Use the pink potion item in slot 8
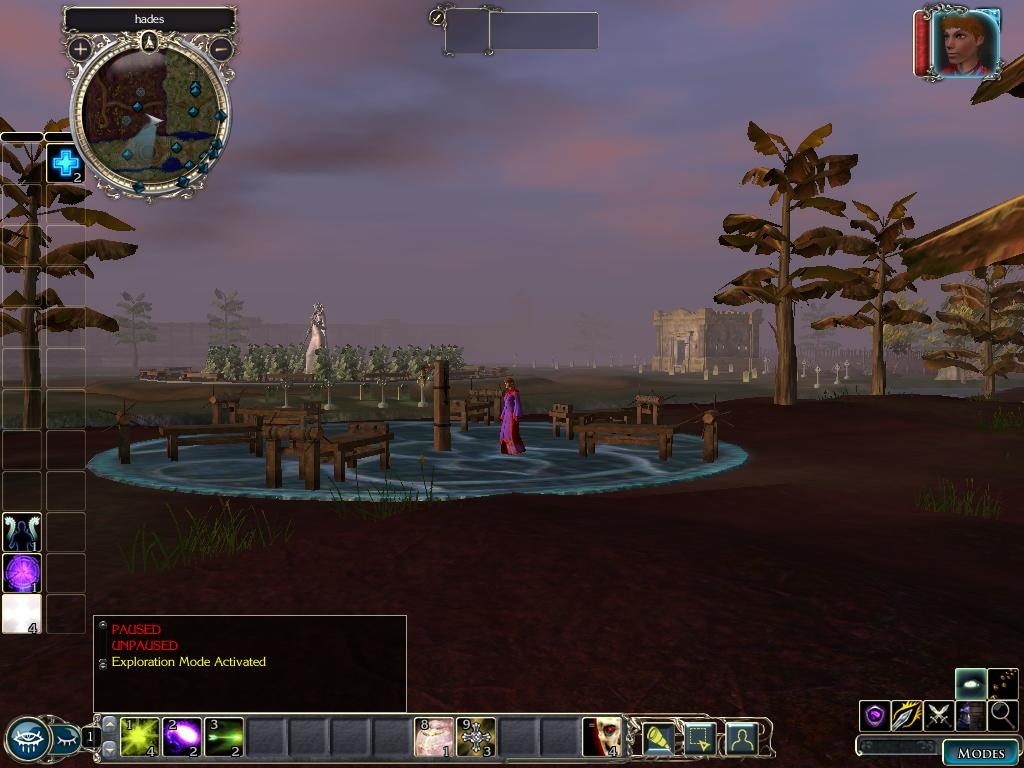This screenshot has height=768, width=1024. pyautogui.click(x=434, y=738)
